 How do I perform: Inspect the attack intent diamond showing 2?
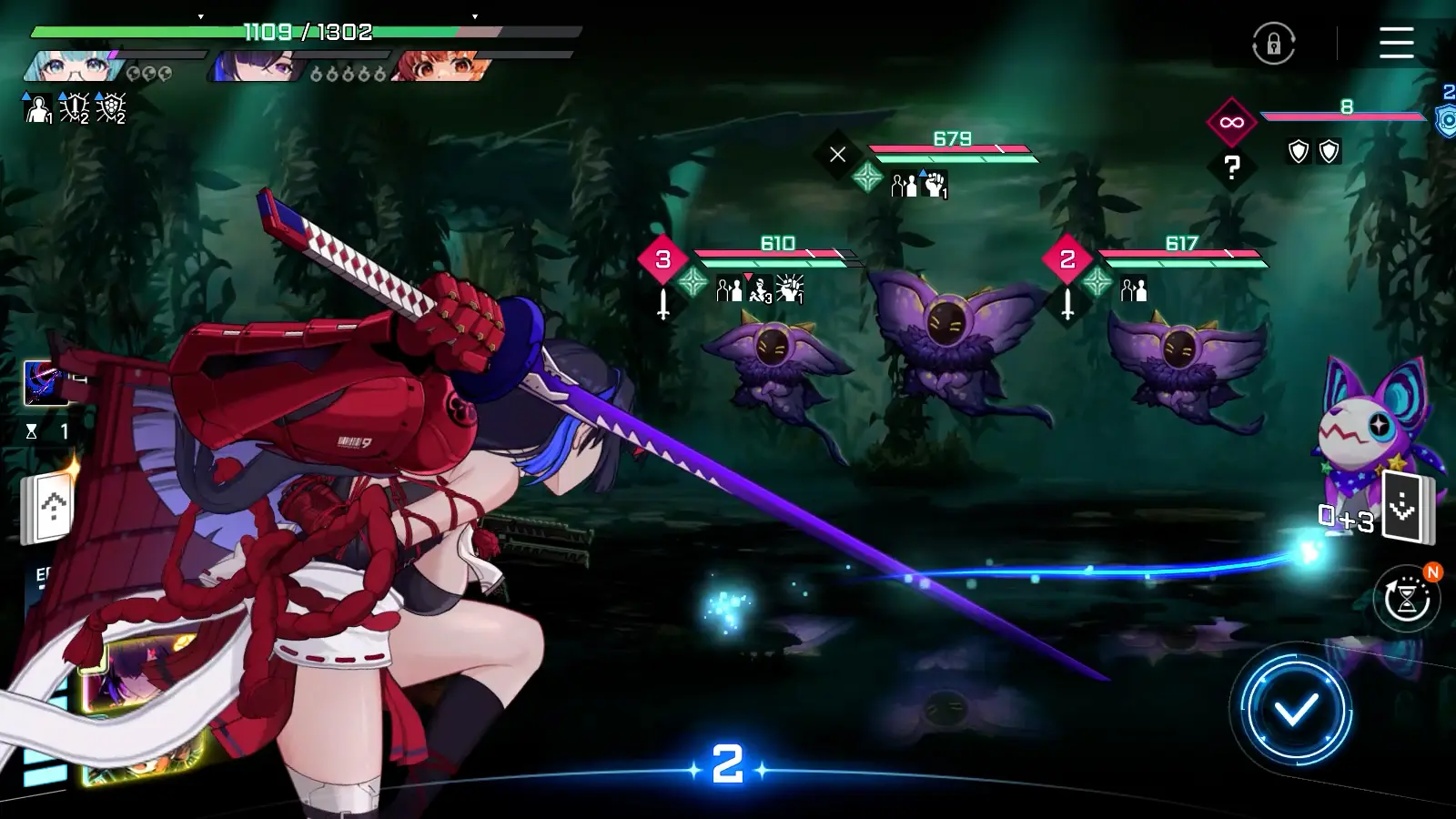(x=1067, y=259)
